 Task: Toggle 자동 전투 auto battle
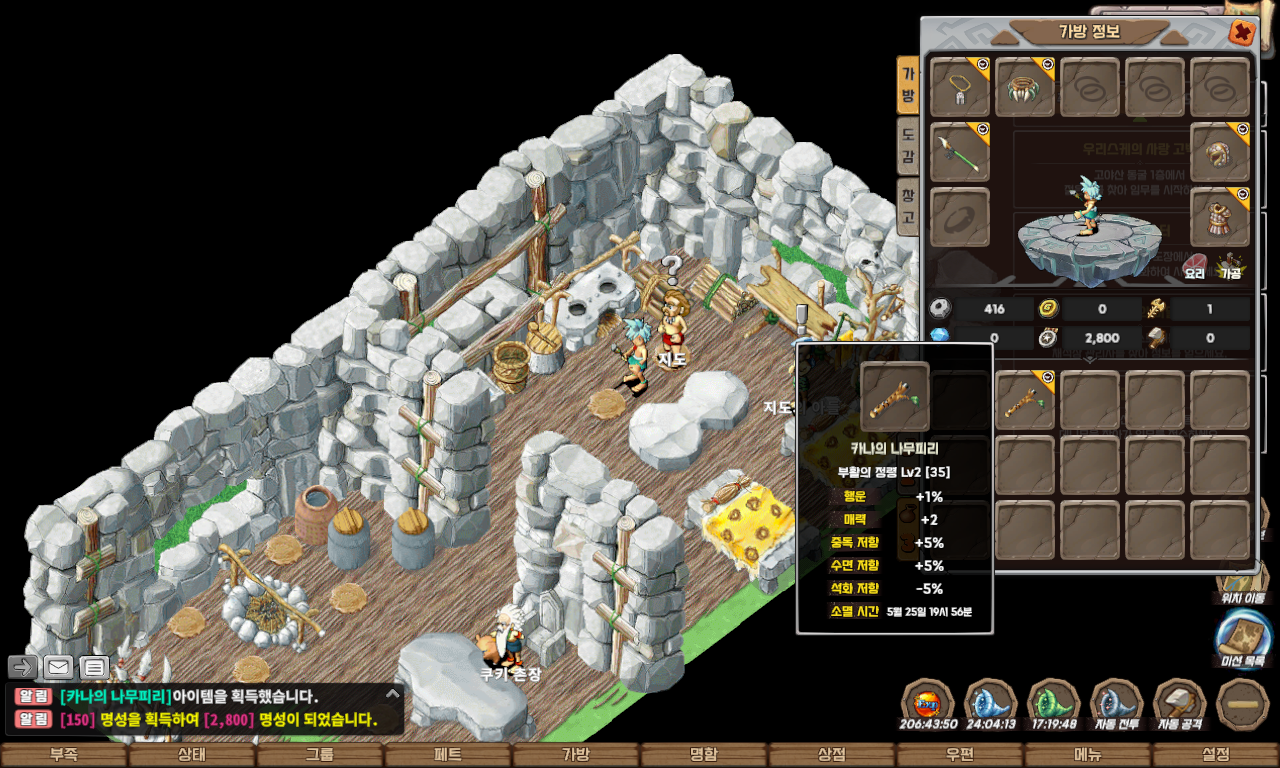tap(1117, 704)
